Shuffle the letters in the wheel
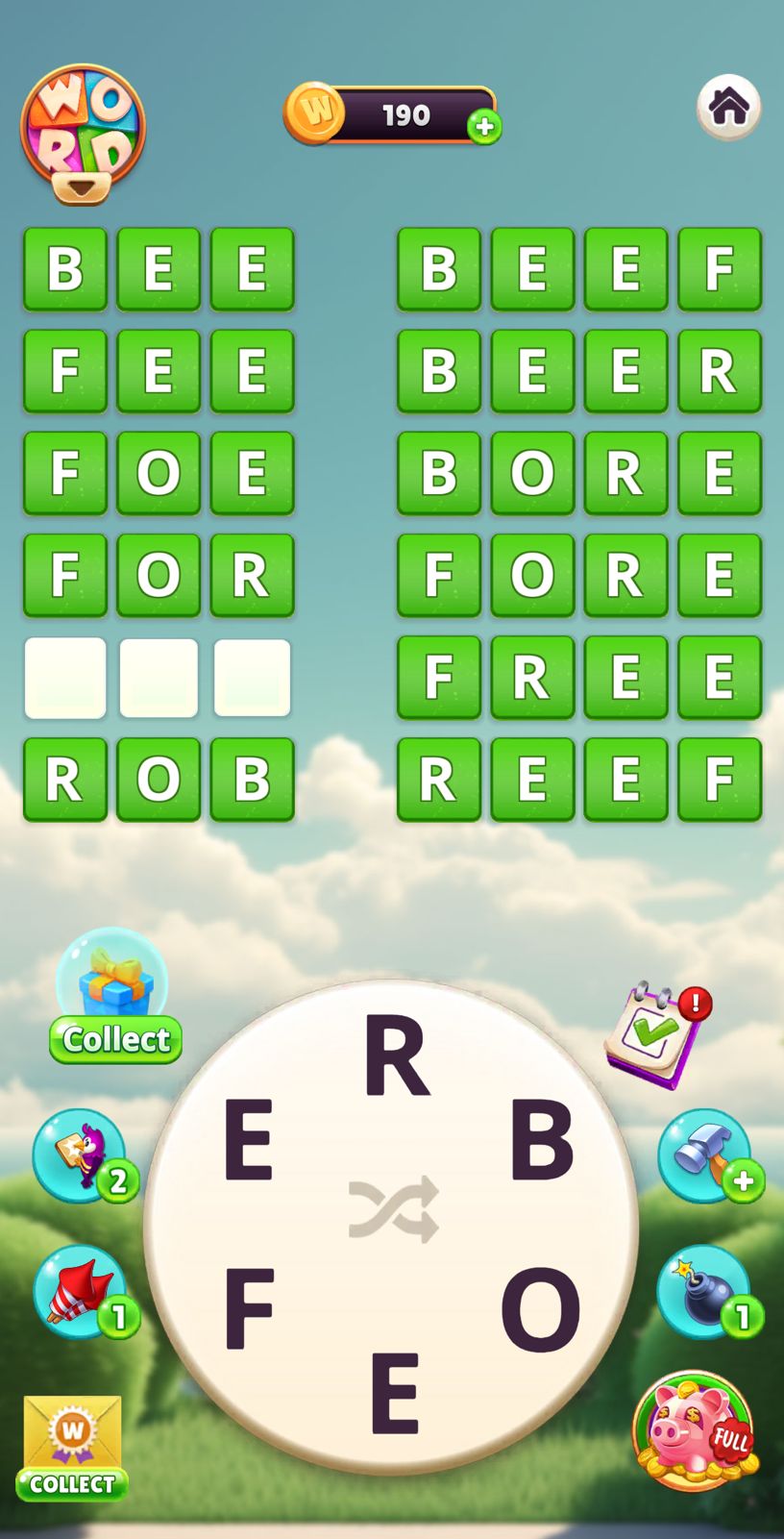784x1539 pixels. click(393, 1208)
